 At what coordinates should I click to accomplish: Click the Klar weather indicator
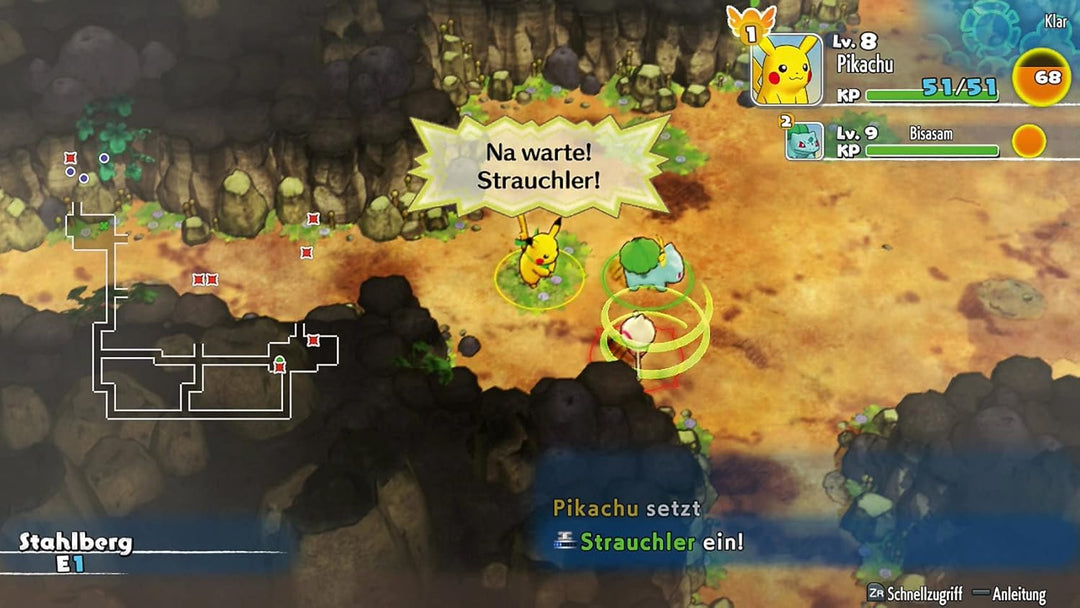[x=1055, y=21]
